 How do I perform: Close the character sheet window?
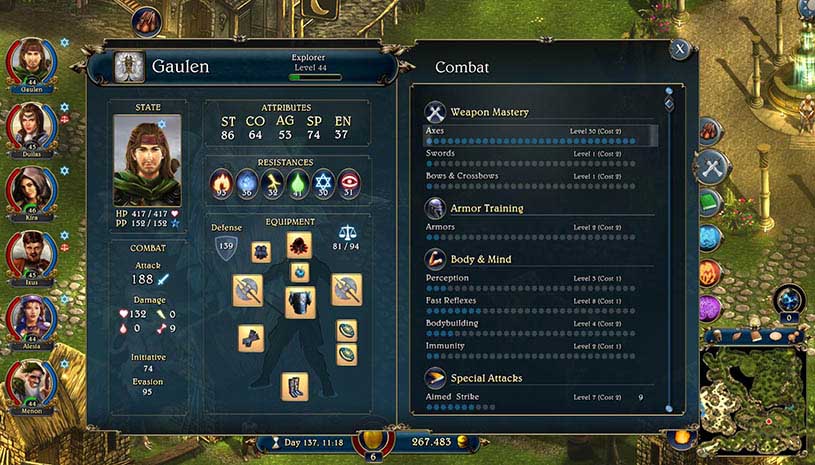[680, 48]
